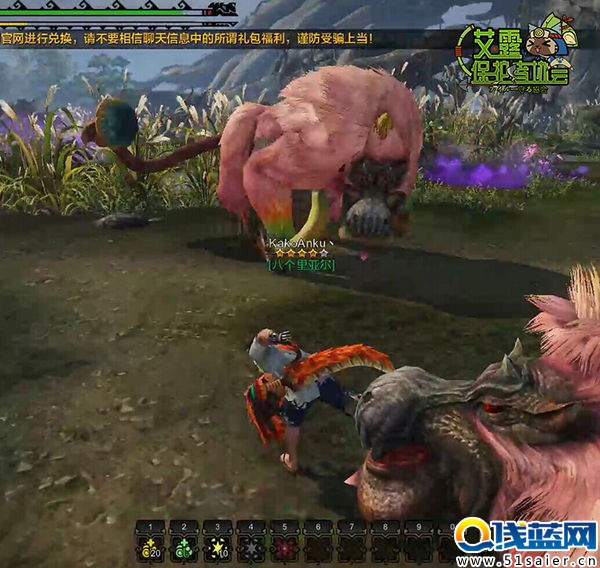Choose the grey star item in slot 4
This screenshot has height=568, width=600.
point(250,546)
